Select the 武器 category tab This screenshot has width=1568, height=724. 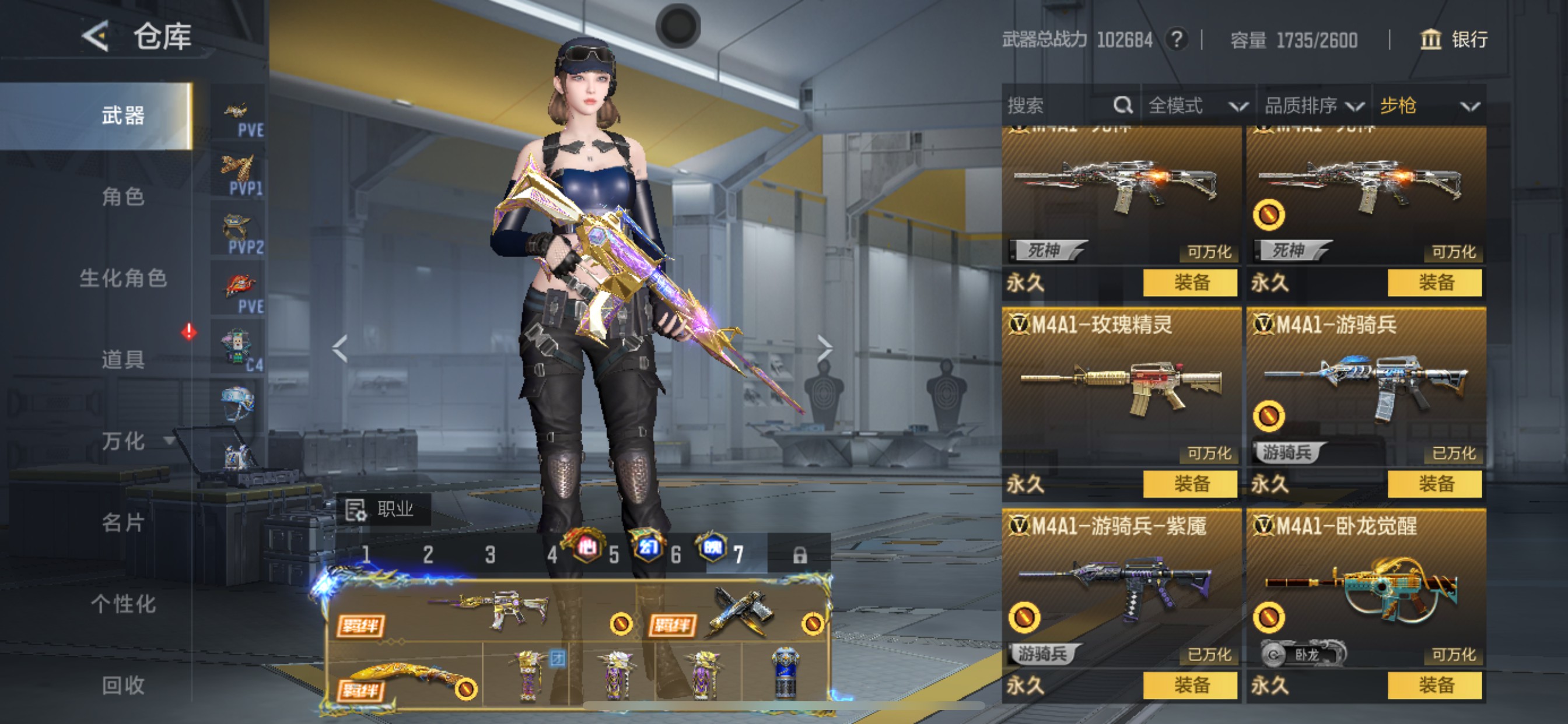pyautogui.click(x=123, y=115)
